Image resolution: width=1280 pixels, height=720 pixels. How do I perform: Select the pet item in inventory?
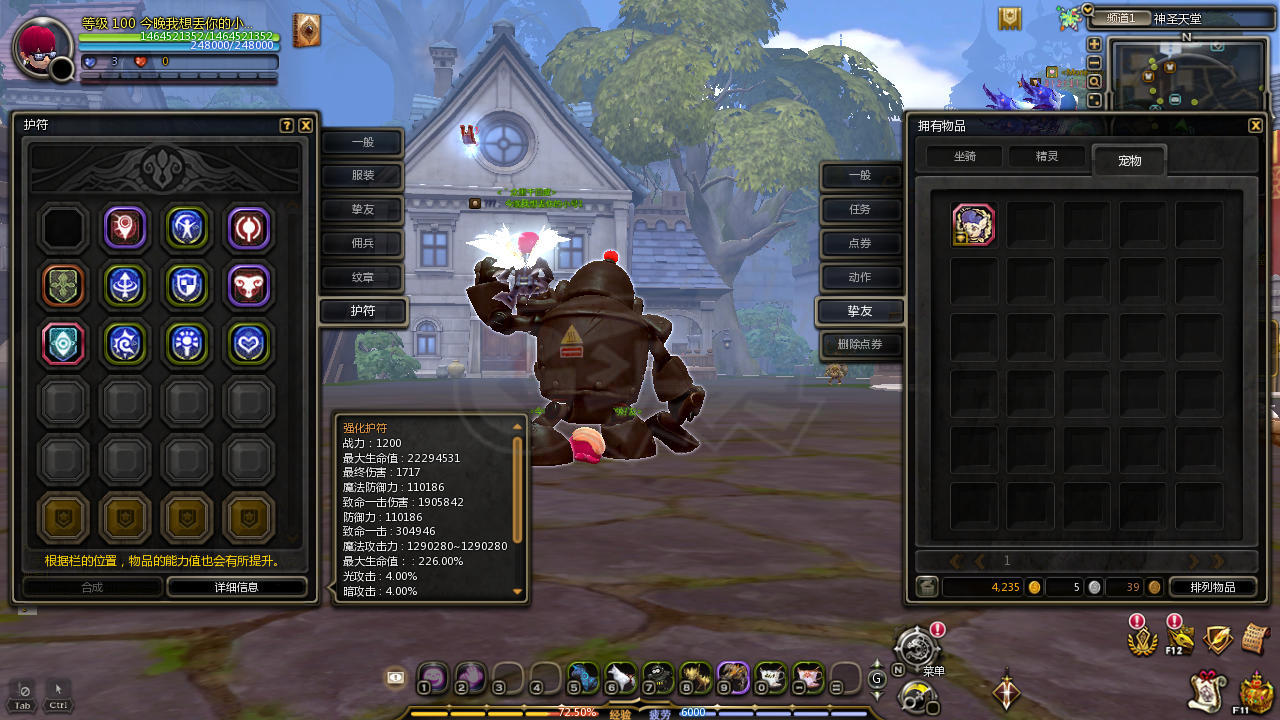pos(973,225)
